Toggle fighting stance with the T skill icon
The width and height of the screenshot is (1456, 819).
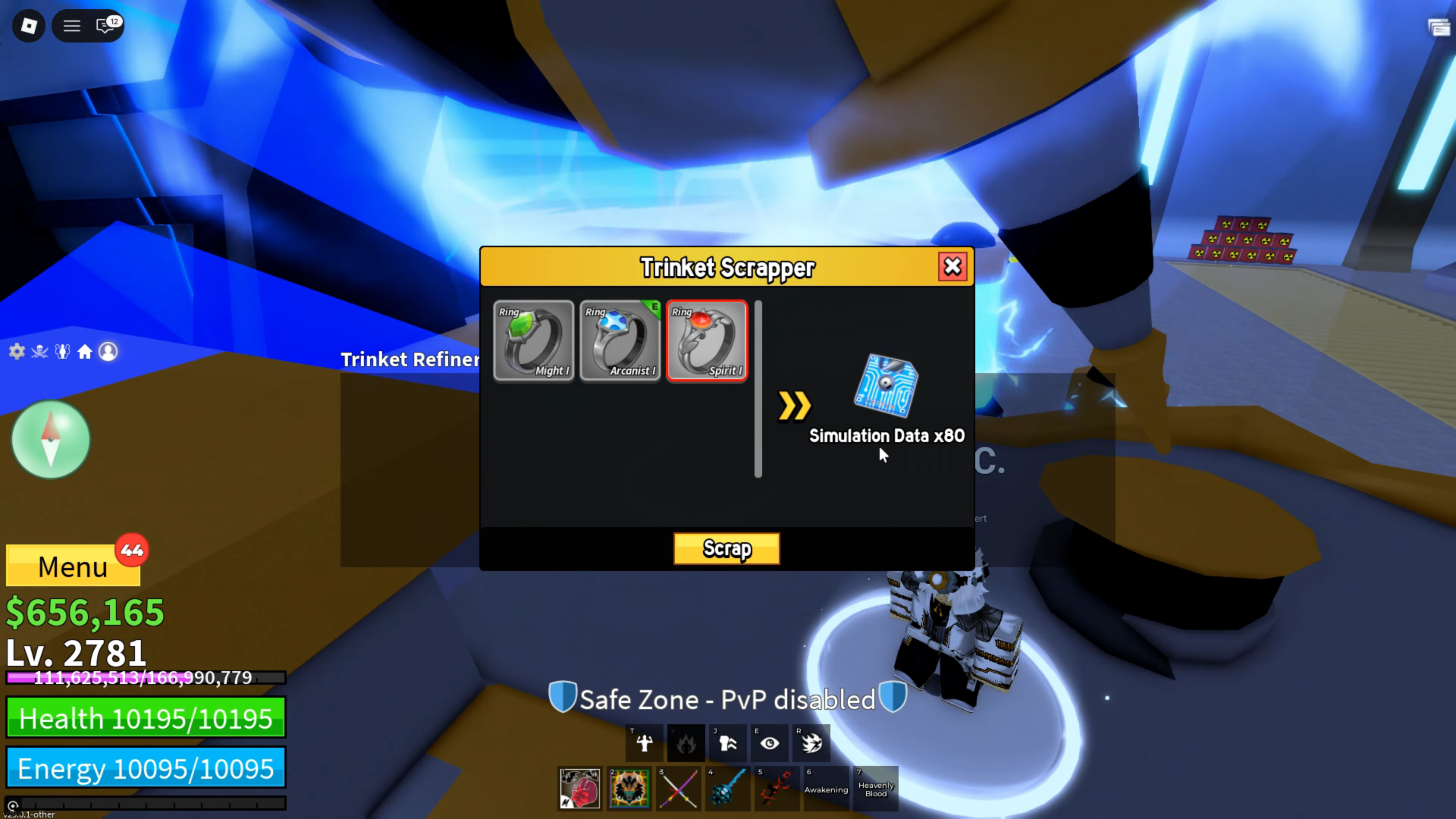coord(644,743)
